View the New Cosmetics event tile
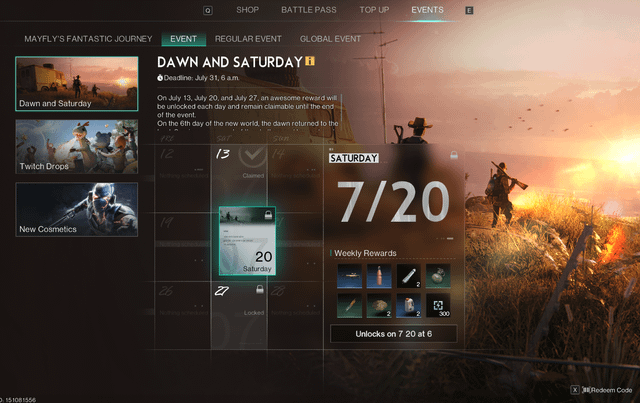This screenshot has width=640, height=403. pos(77,209)
